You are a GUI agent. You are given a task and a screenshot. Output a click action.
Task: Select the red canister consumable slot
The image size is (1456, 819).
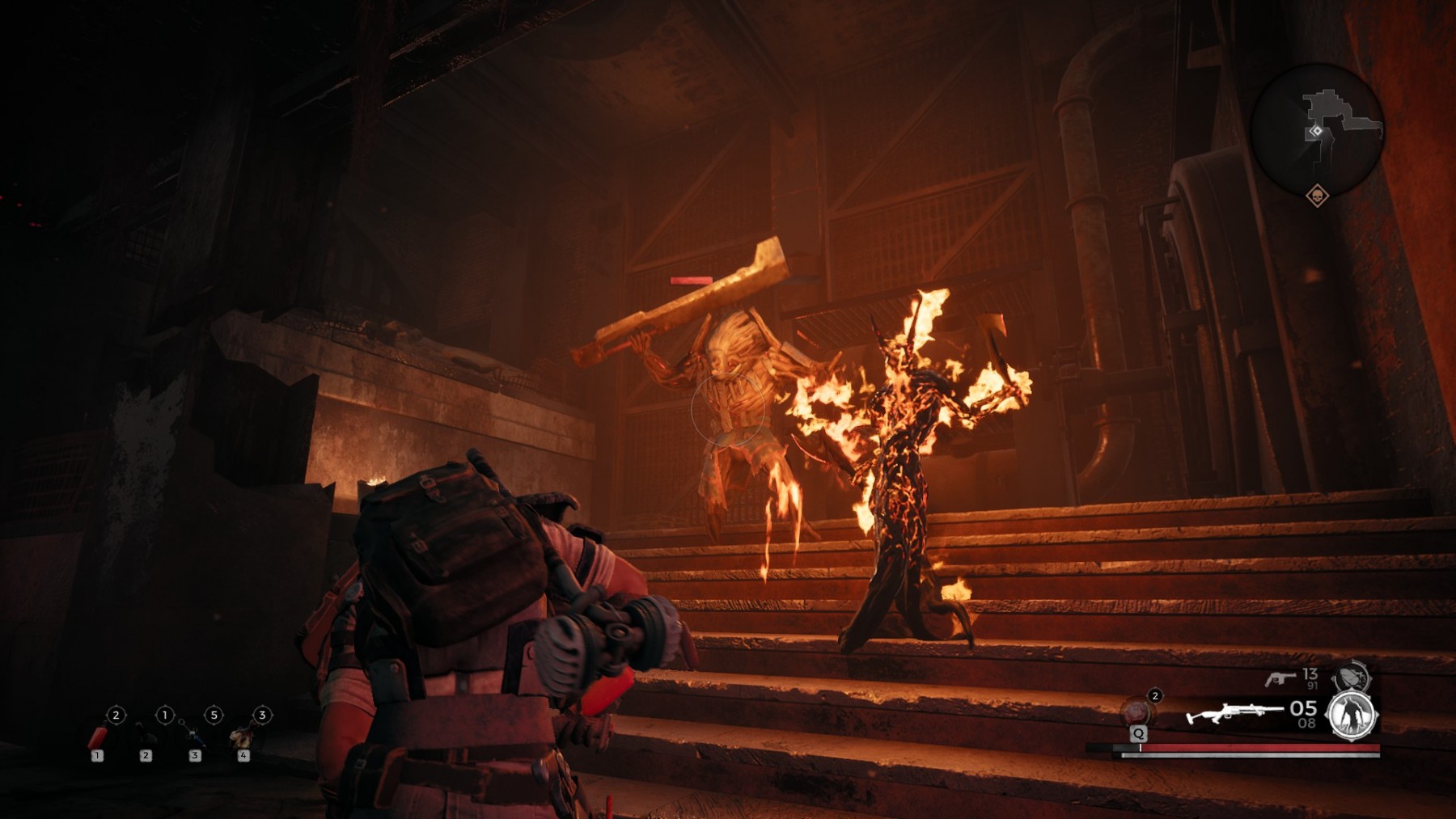pos(98,737)
